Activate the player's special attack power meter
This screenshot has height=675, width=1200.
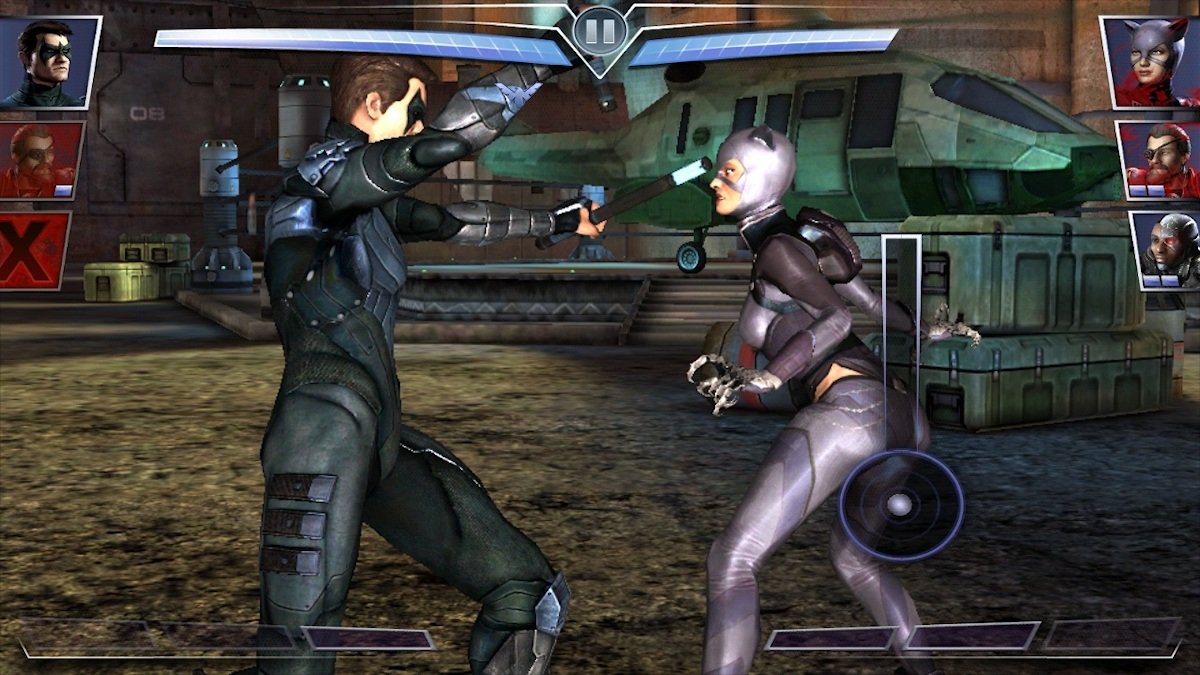pos(225,638)
